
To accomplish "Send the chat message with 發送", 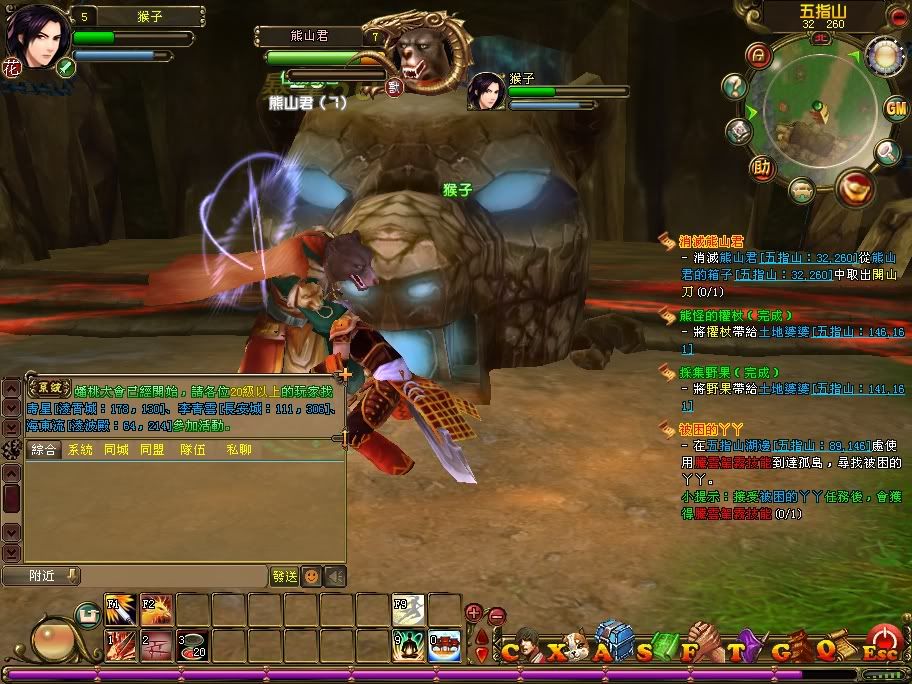I will [284, 576].
